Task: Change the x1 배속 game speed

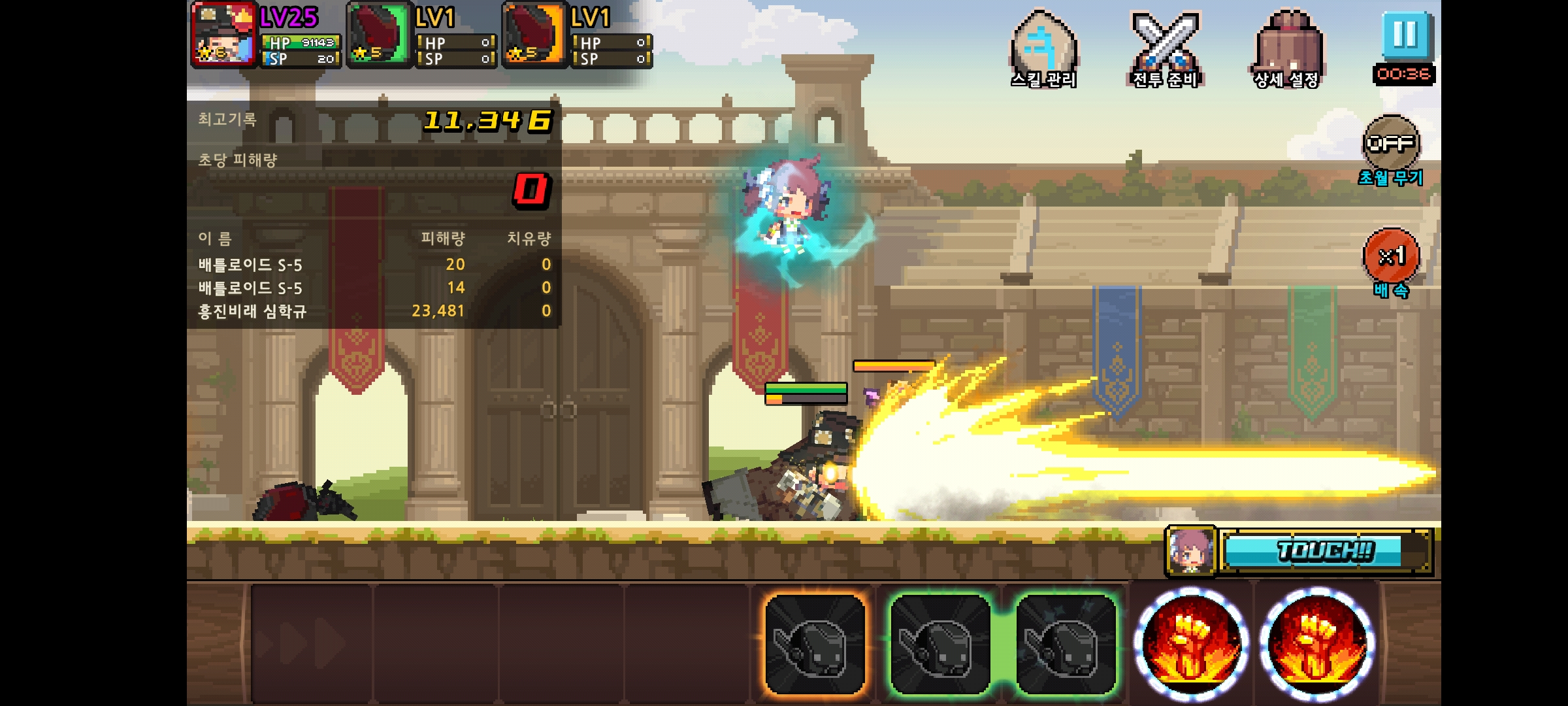Action: tap(1391, 256)
